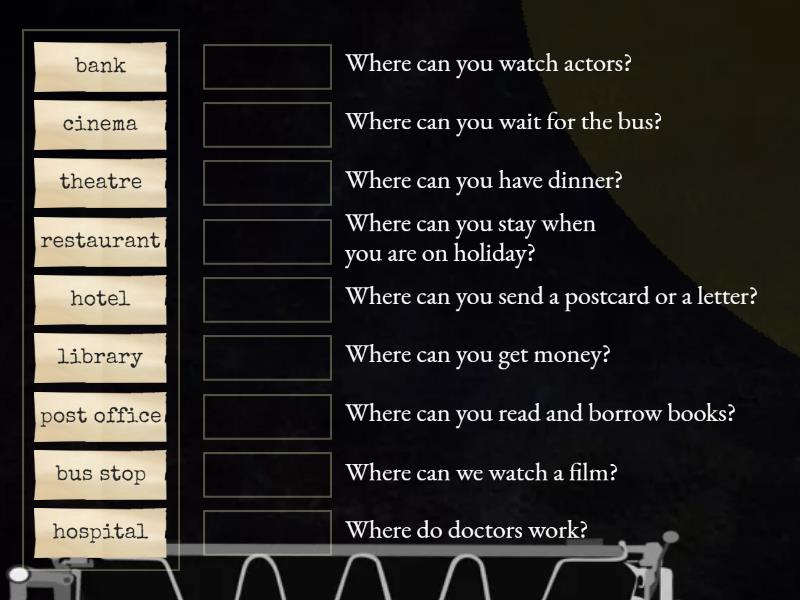Image resolution: width=800 pixels, height=600 pixels.
Task: Click the answer box for "stay on holiday"
Action: 267,241
